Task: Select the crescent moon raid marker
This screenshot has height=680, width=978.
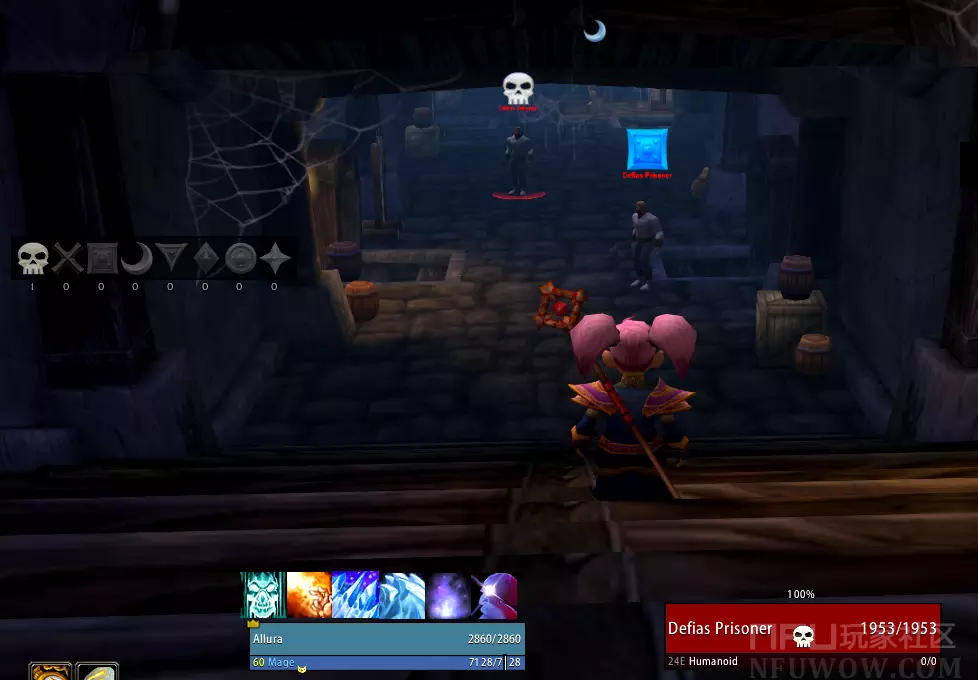Action: 135,260
